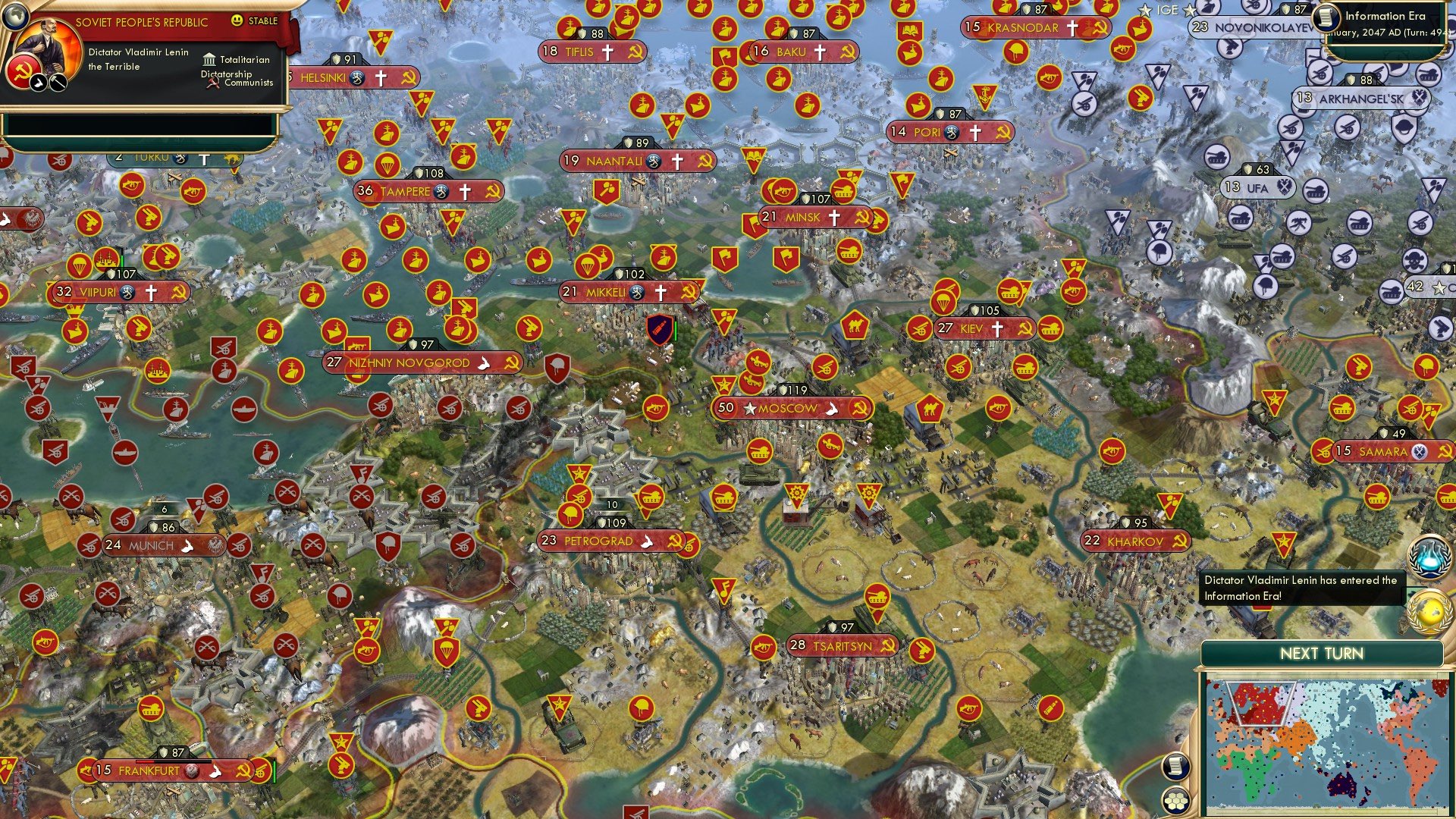Open the science notification wreath icon
The width and height of the screenshot is (1456, 819).
coord(1429,558)
